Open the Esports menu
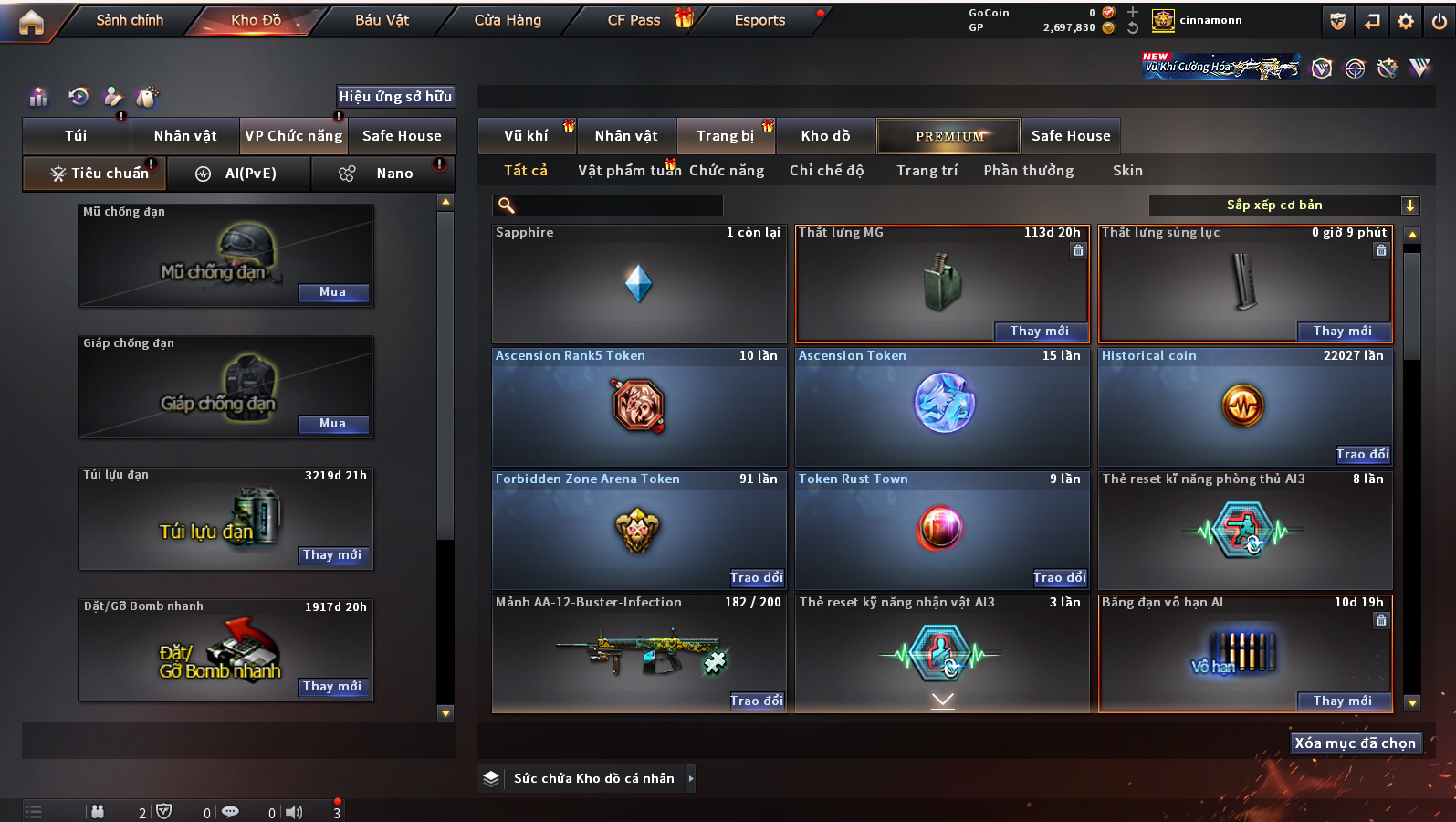The image size is (1456, 822). [759, 20]
